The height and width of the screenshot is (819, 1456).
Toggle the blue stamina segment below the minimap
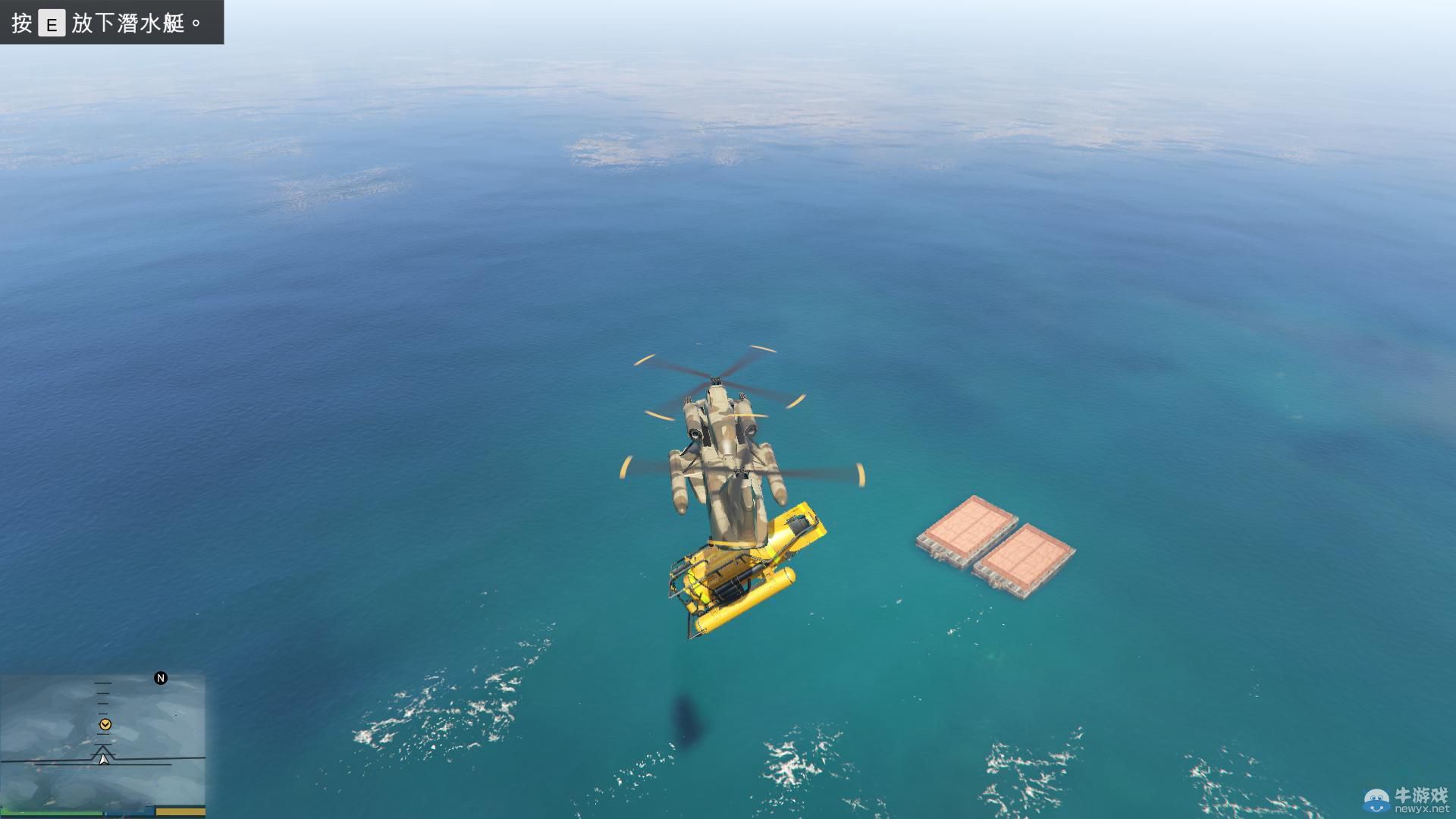130,813
